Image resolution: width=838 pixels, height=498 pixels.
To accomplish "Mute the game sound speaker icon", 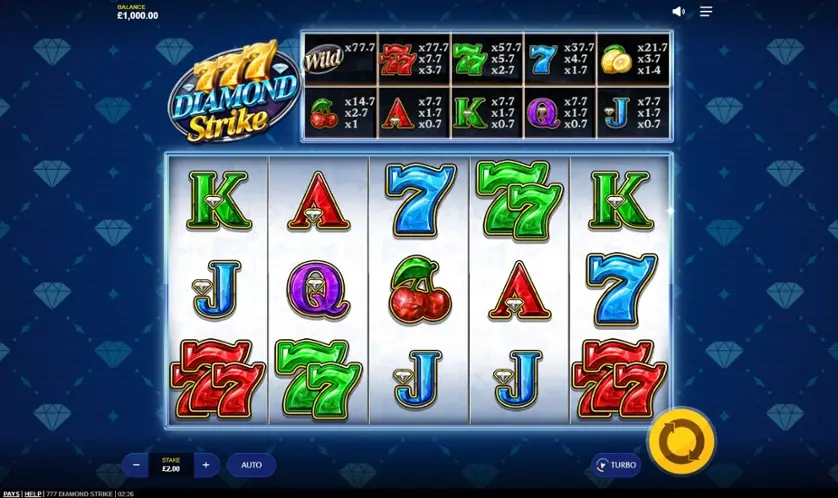I will [x=678, y=12].
